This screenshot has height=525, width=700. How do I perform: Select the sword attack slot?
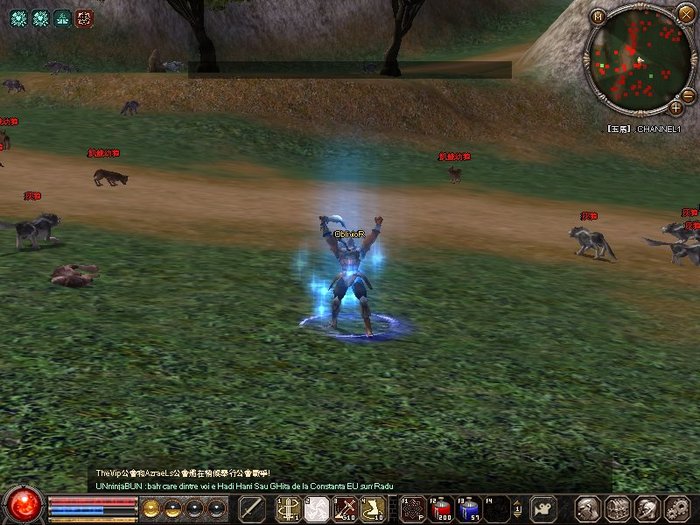click(251, 508)
